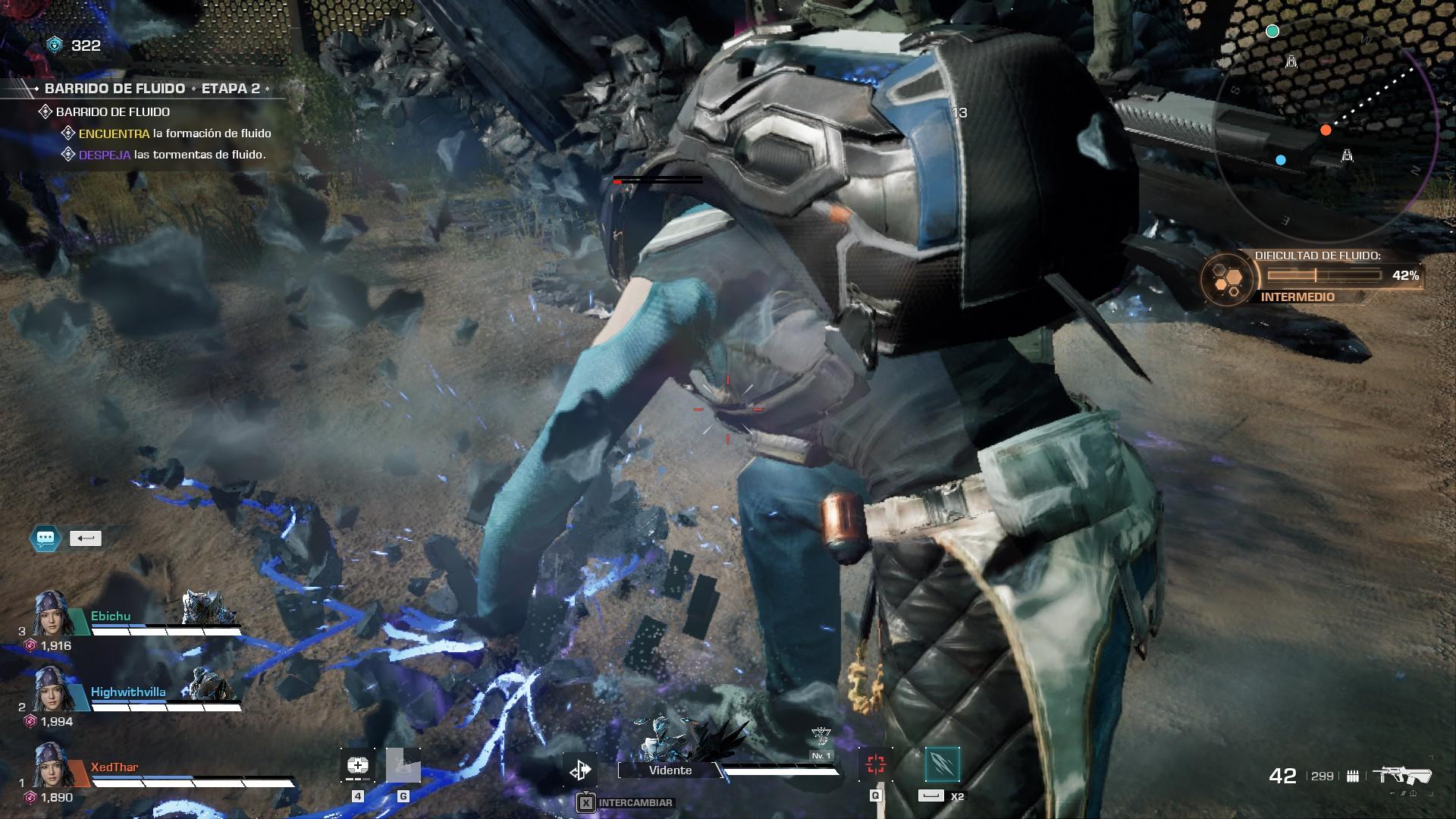This screenshot has width=1456, height=819.
Task: Activate the red crosshair targeting ability
Action: 876,764
